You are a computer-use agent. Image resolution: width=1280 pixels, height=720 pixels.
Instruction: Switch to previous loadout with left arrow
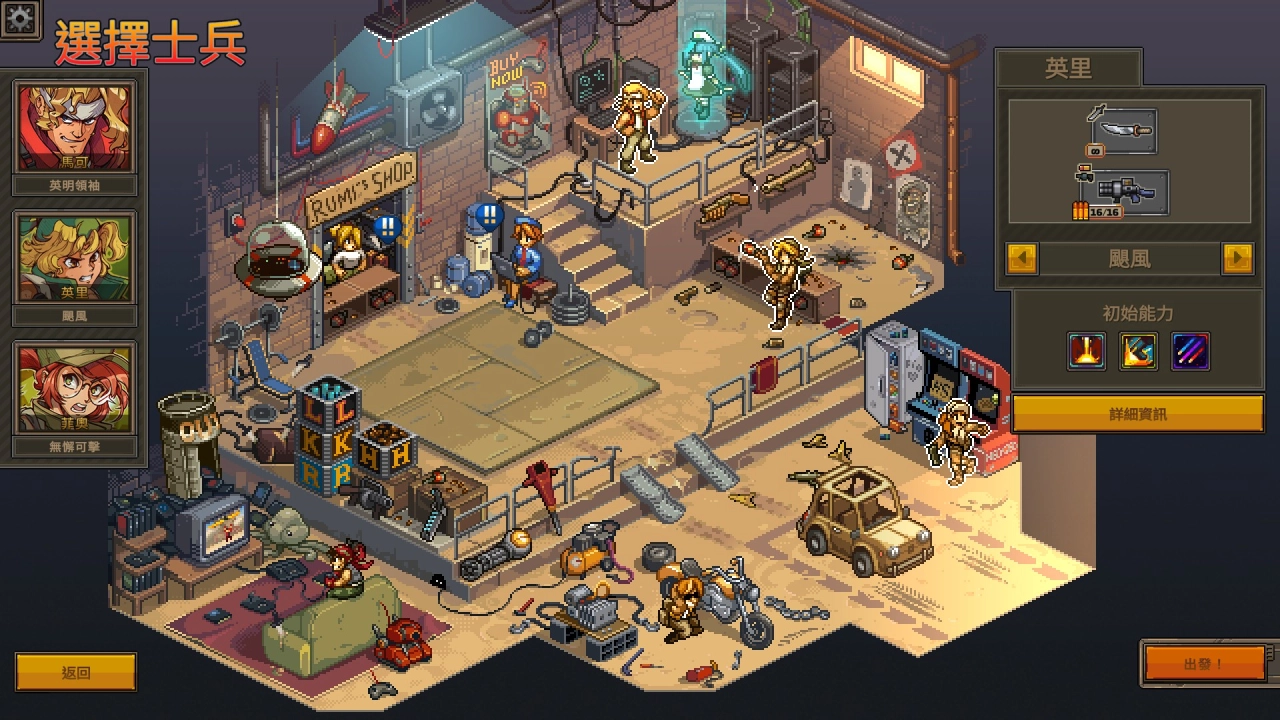tap(1022, 259)
